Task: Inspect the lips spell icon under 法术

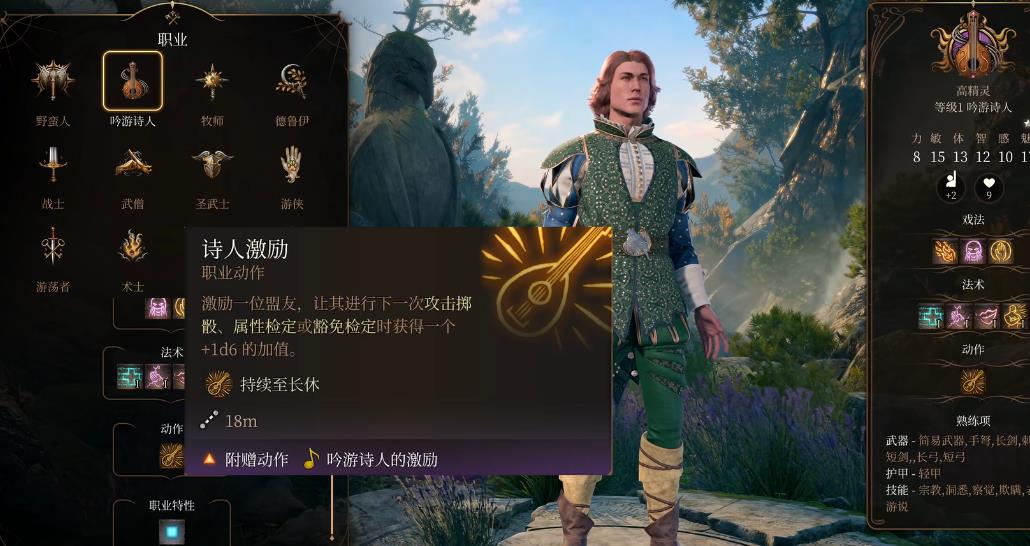Action: point(986,316)
